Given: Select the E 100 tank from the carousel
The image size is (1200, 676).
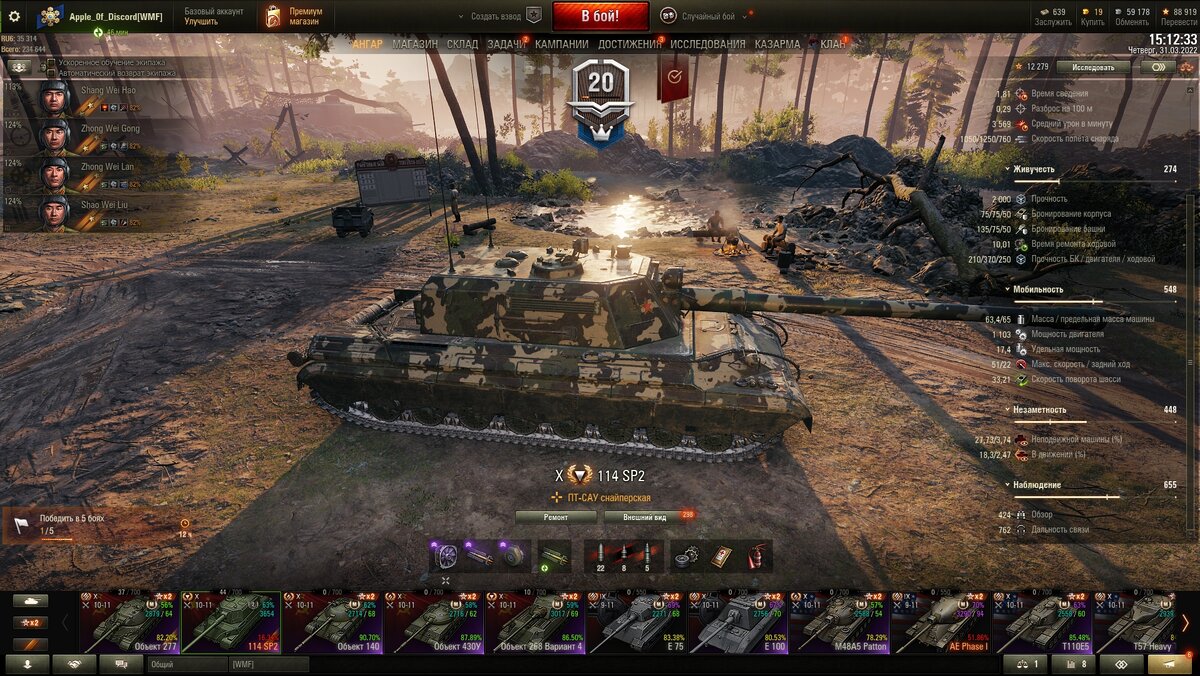Looking at the screenshot, I should coord(739,623).
